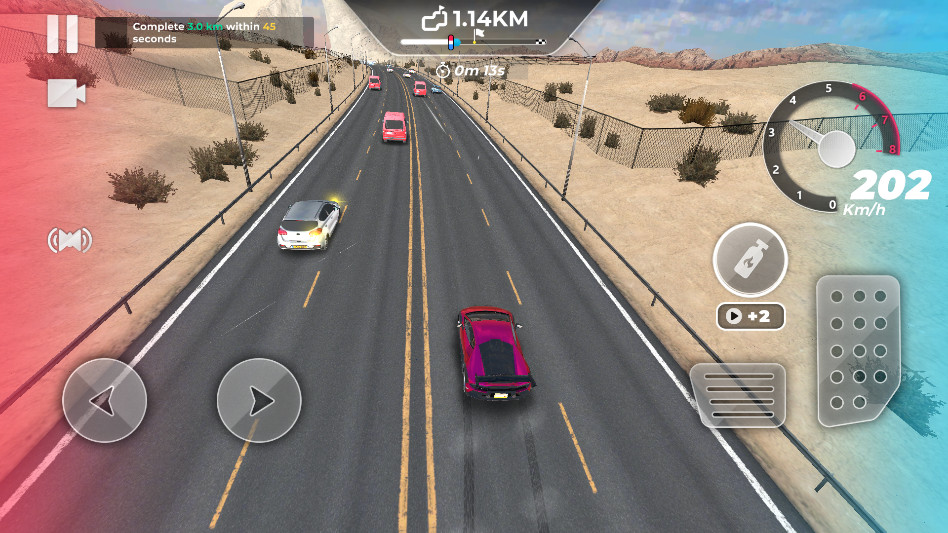This screenshot has height=533, width=948.
Task: Honk the car horn
Action: (x=70, y=240)
